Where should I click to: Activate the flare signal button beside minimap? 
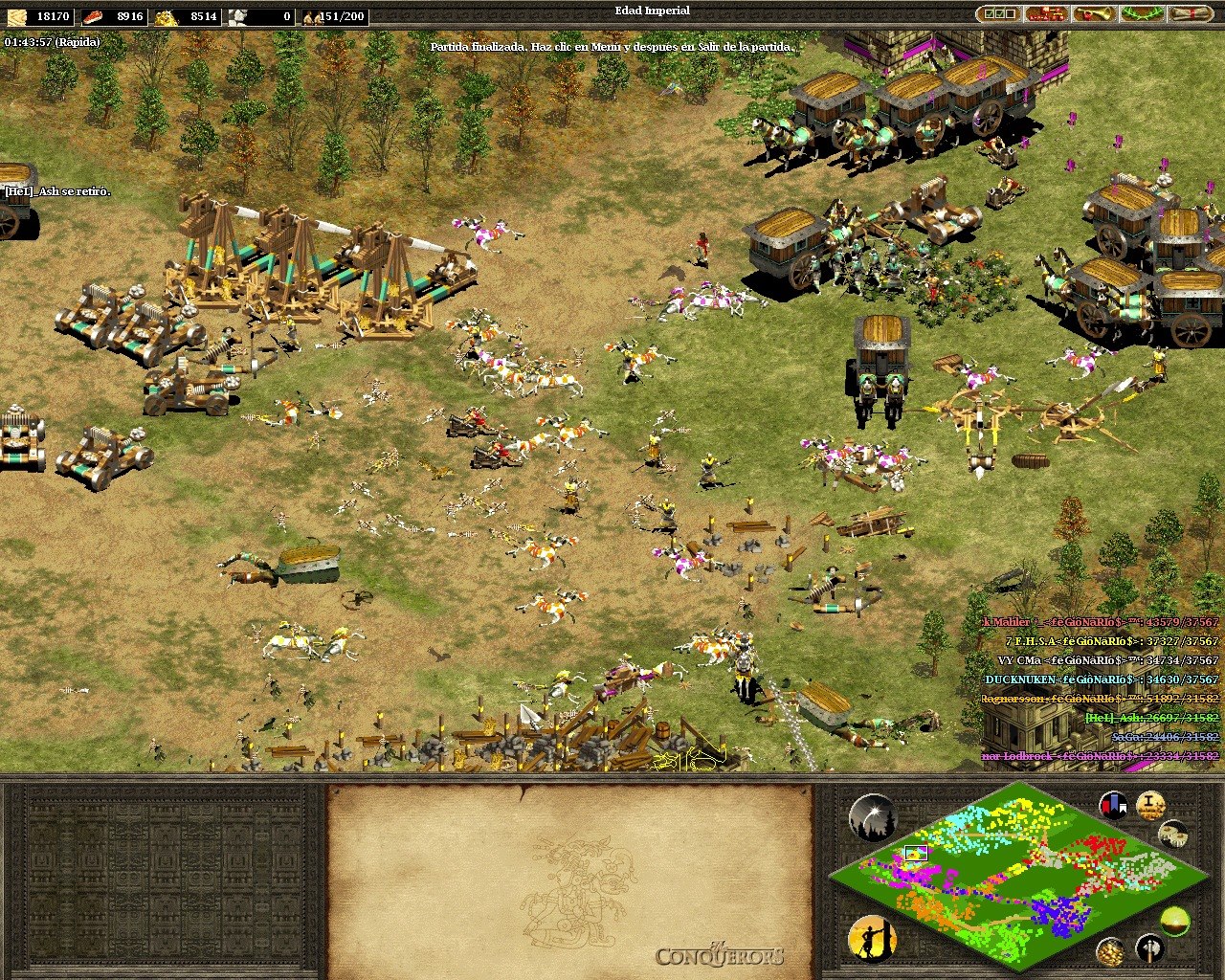click(x=872, y=818)
